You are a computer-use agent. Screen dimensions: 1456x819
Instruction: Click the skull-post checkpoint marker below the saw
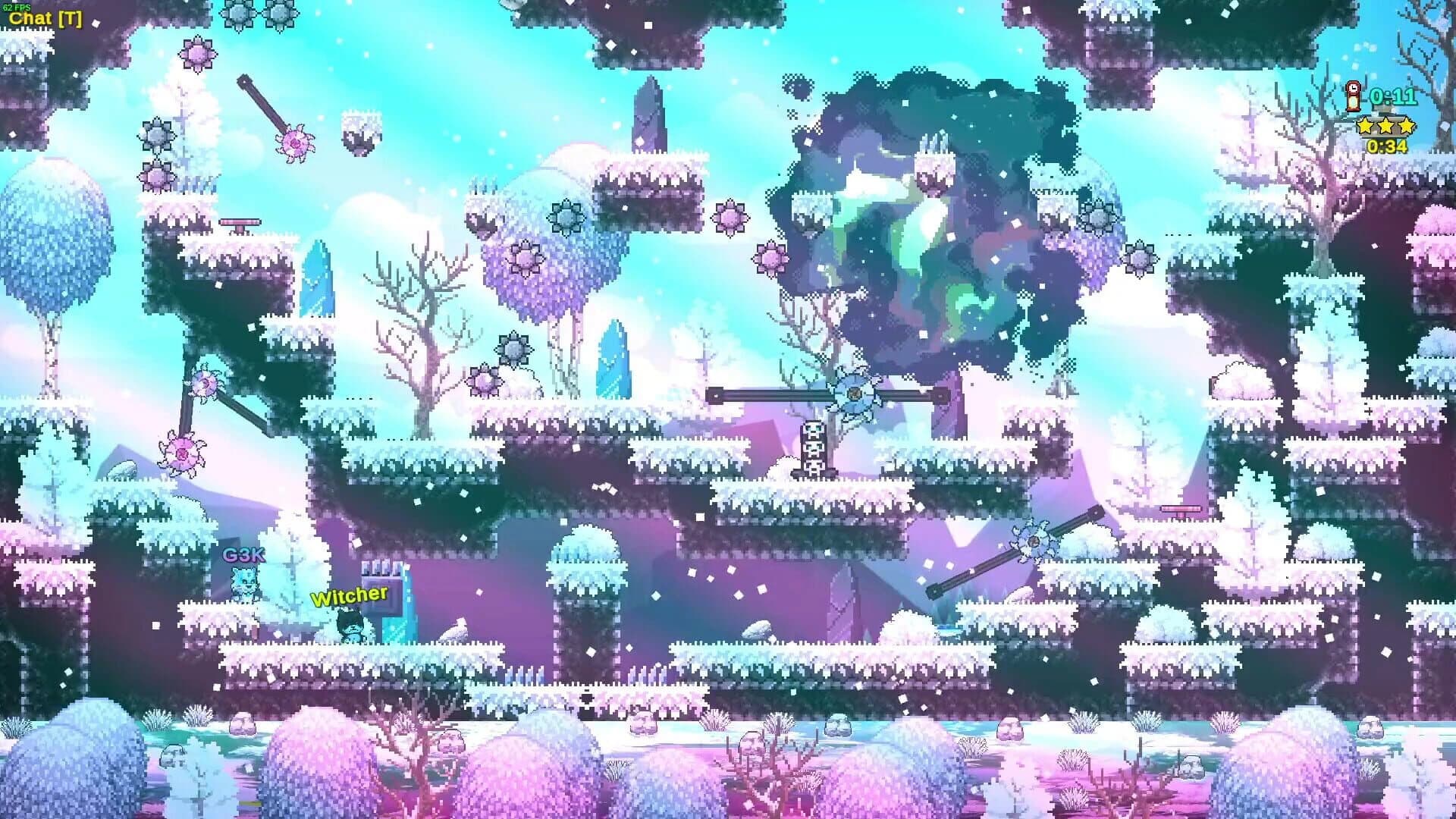813,449
